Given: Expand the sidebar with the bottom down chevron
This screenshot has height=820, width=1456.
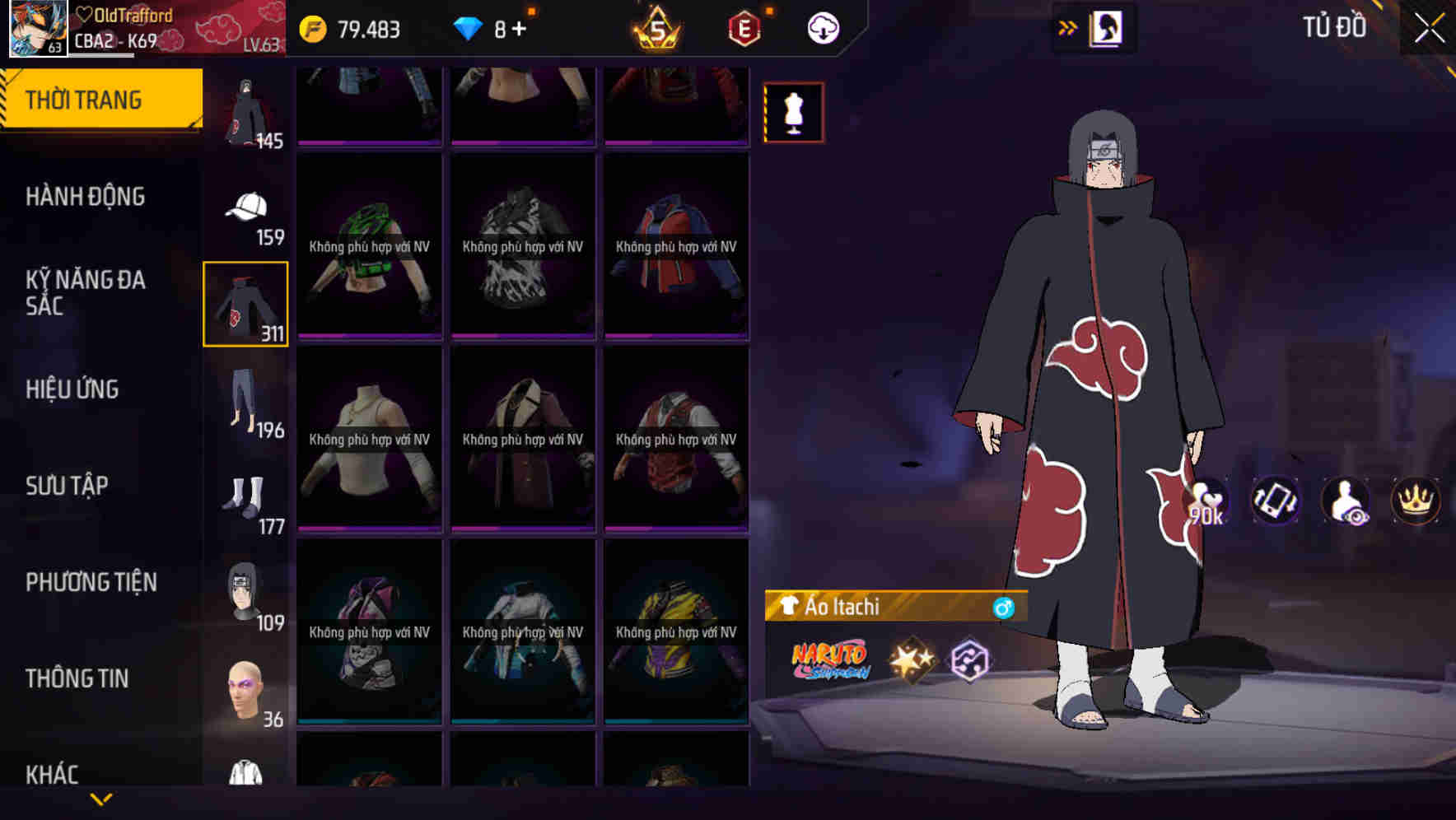Looking at the screenshot, I should [x=100, y=798].
